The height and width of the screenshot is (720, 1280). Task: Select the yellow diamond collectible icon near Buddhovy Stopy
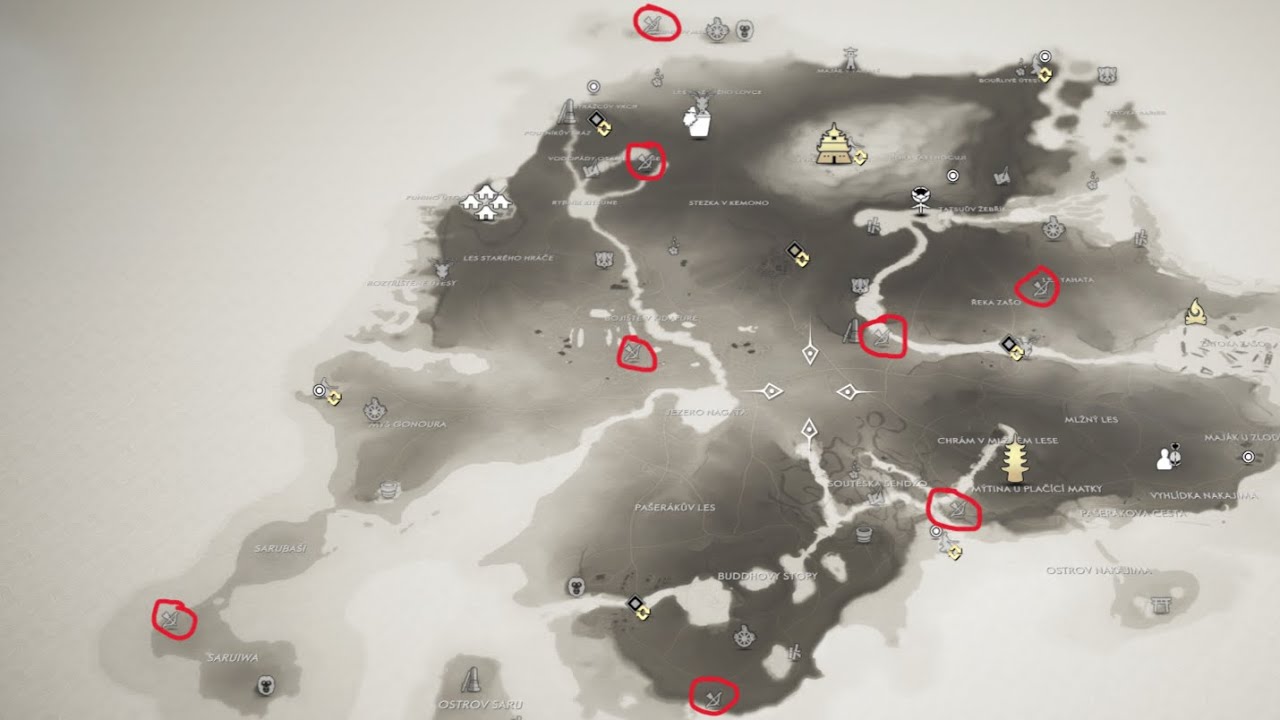tap(643, 613)
